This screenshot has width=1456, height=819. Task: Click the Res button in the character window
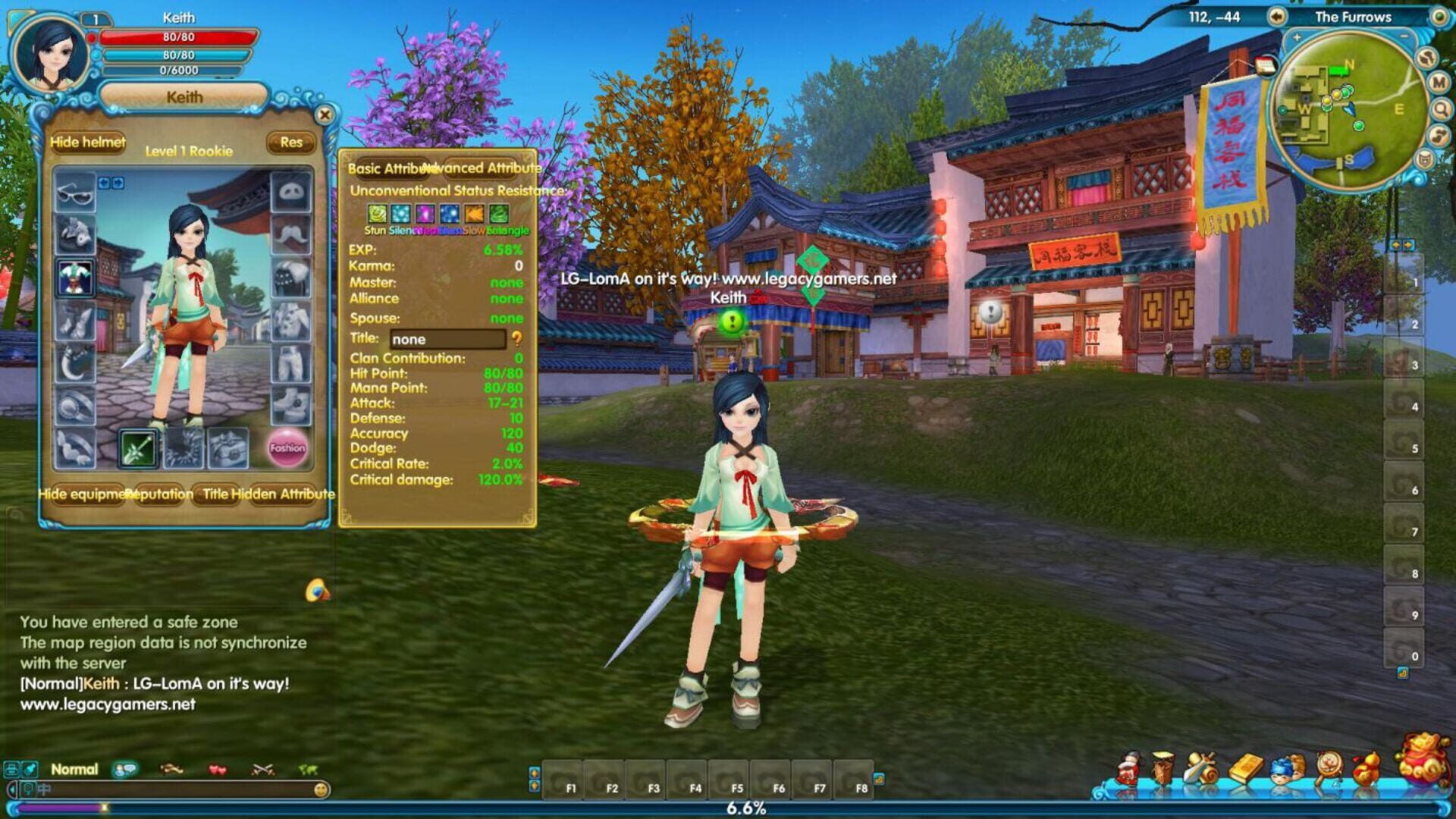pyautogui.click(x=292, y=143)
